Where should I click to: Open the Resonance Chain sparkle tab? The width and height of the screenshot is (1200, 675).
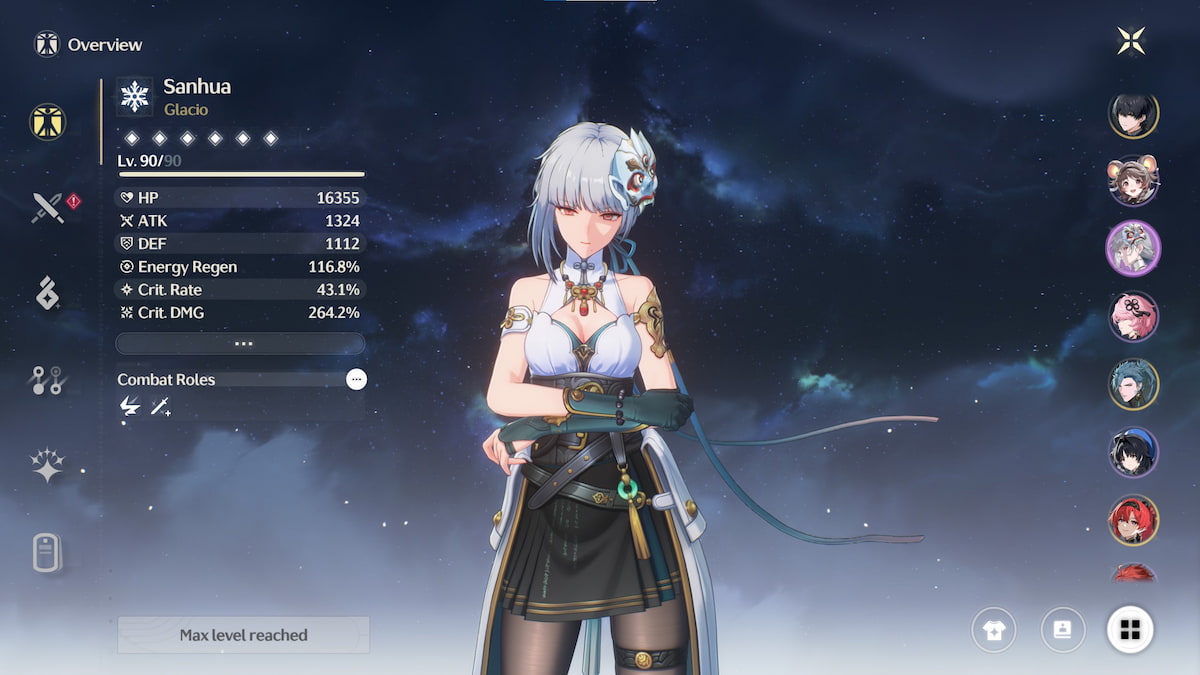[48, 465]
